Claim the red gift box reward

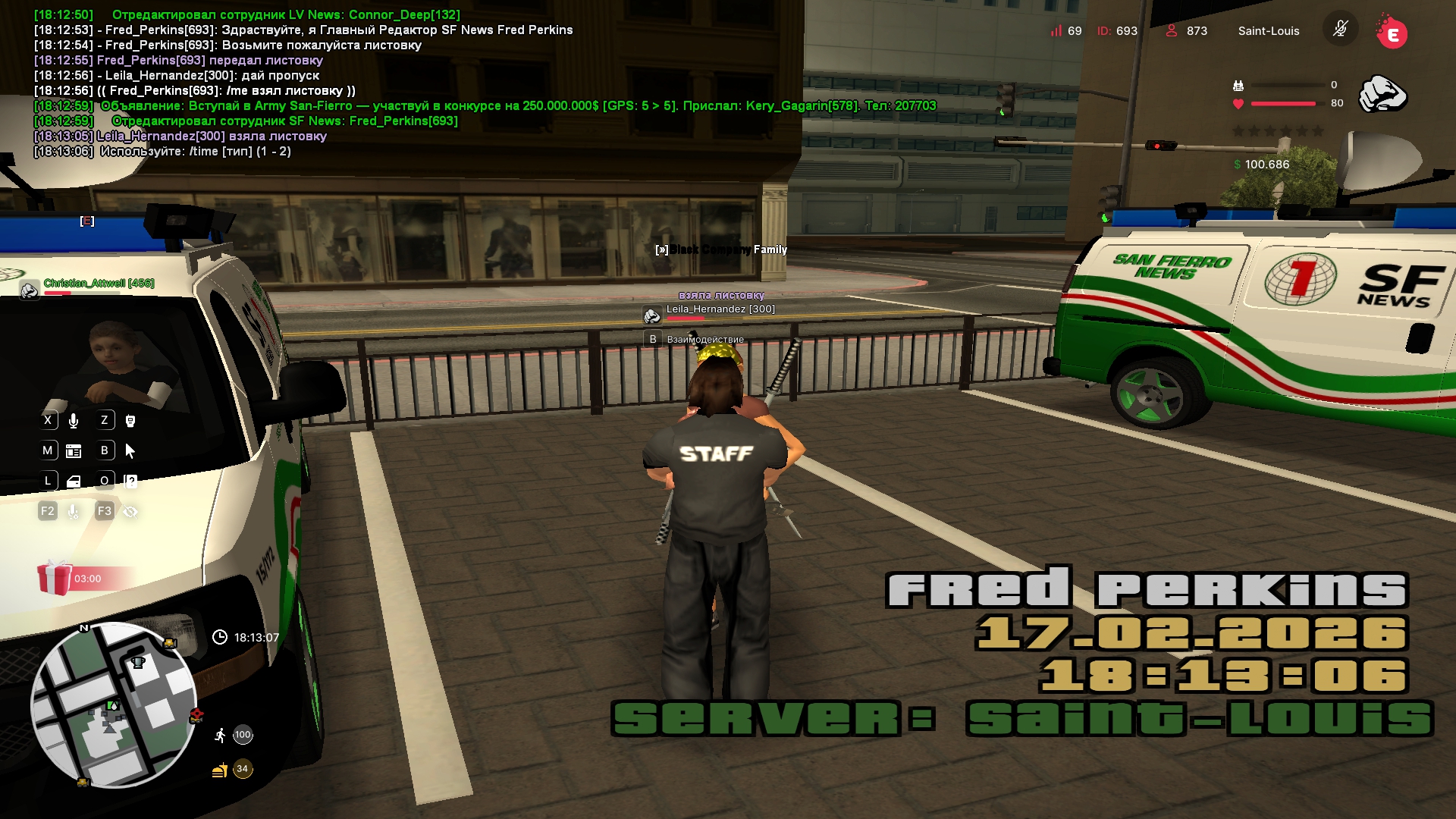coord(55,578)
